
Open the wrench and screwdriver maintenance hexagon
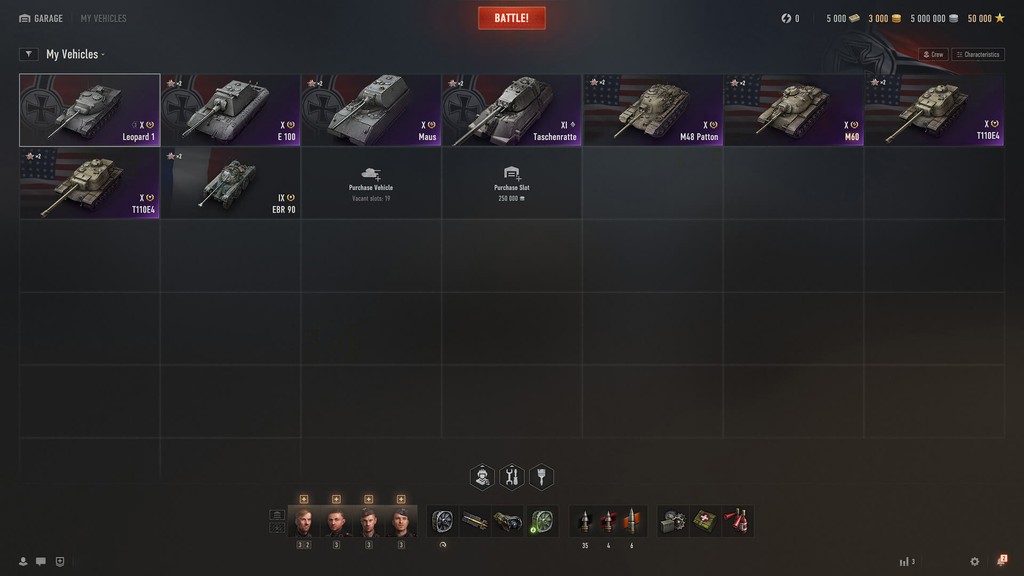point(512,477)
